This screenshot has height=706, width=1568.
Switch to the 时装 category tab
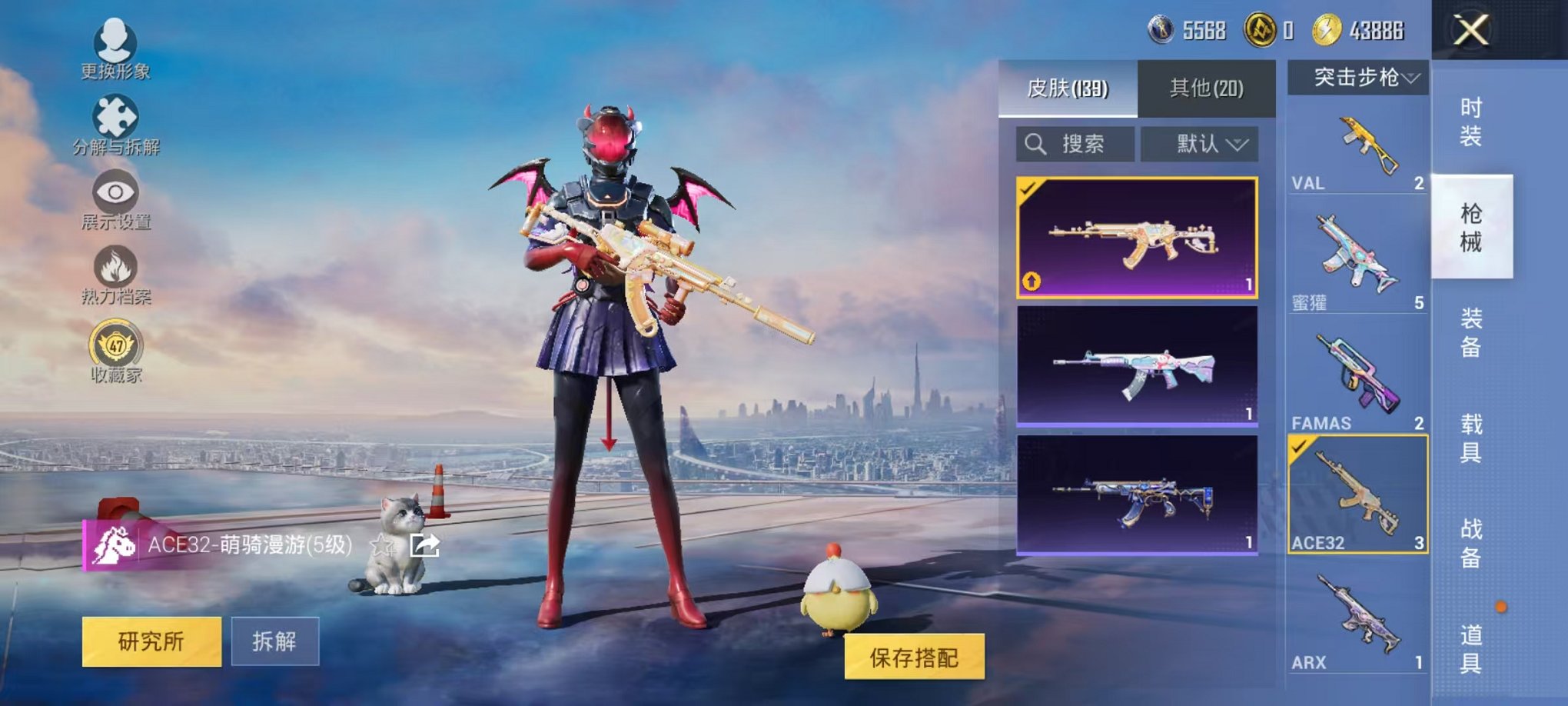(1473, 122)
